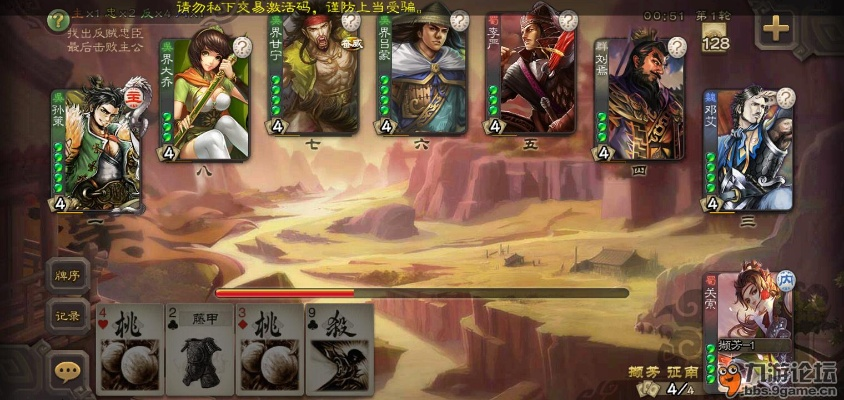Play the 9 of spades 杀 card

339,349
